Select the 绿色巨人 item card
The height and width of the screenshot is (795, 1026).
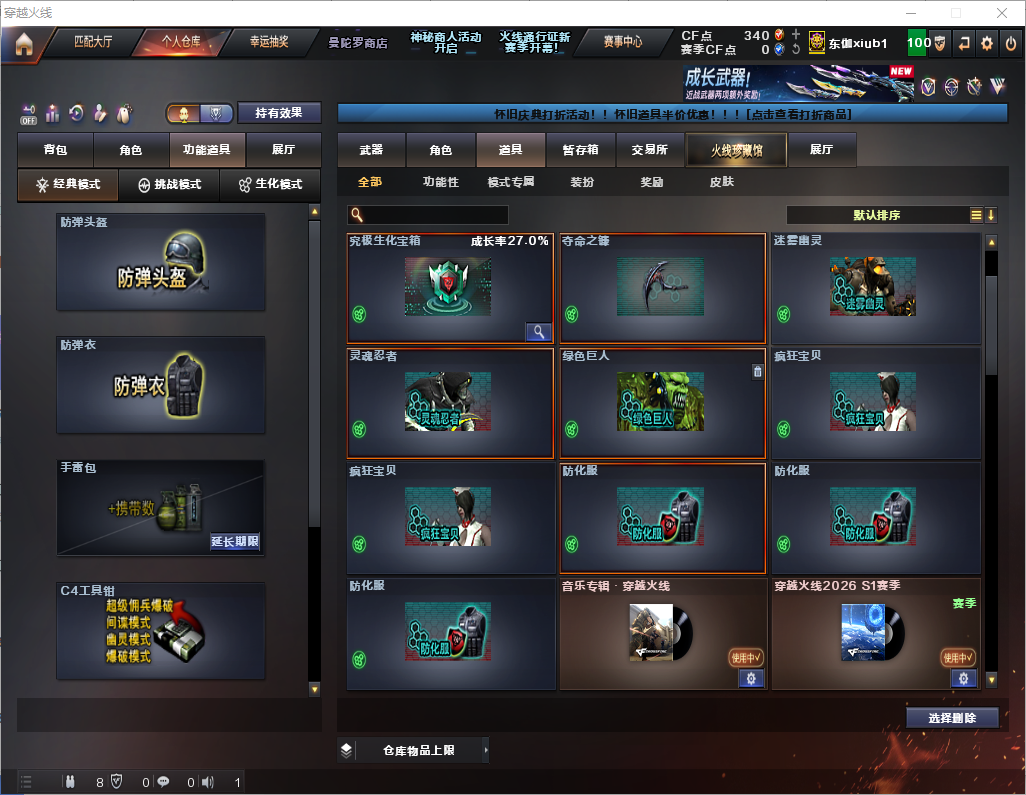[x=661, y=403]
